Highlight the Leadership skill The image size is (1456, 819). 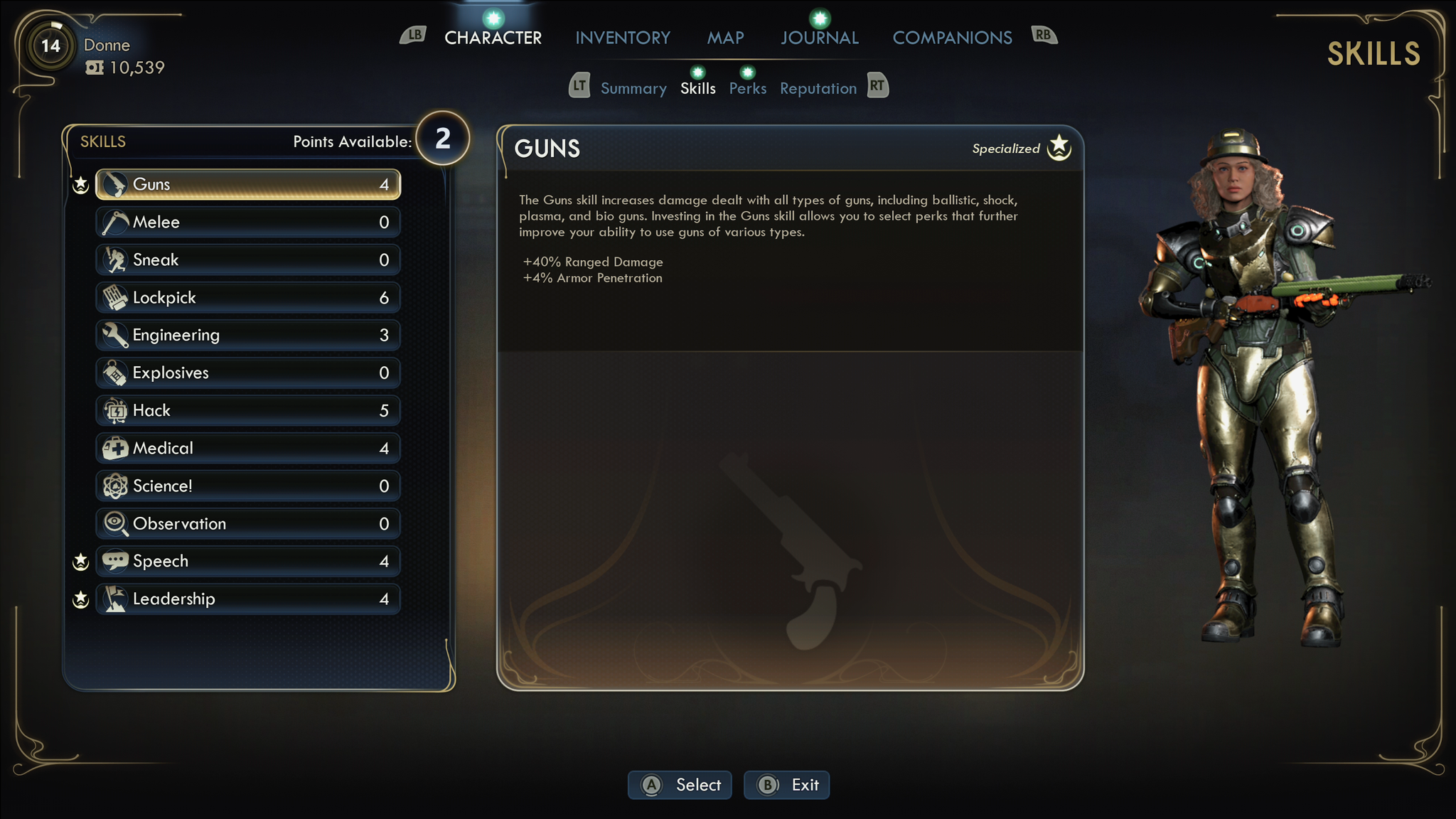[247, 599]
